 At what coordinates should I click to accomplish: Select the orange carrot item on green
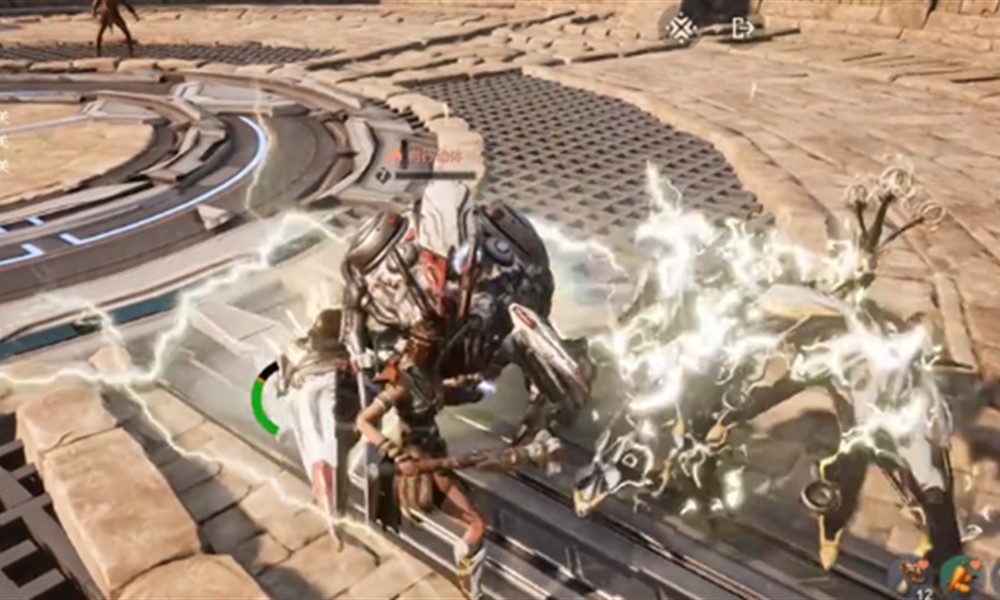coord(961,576)
